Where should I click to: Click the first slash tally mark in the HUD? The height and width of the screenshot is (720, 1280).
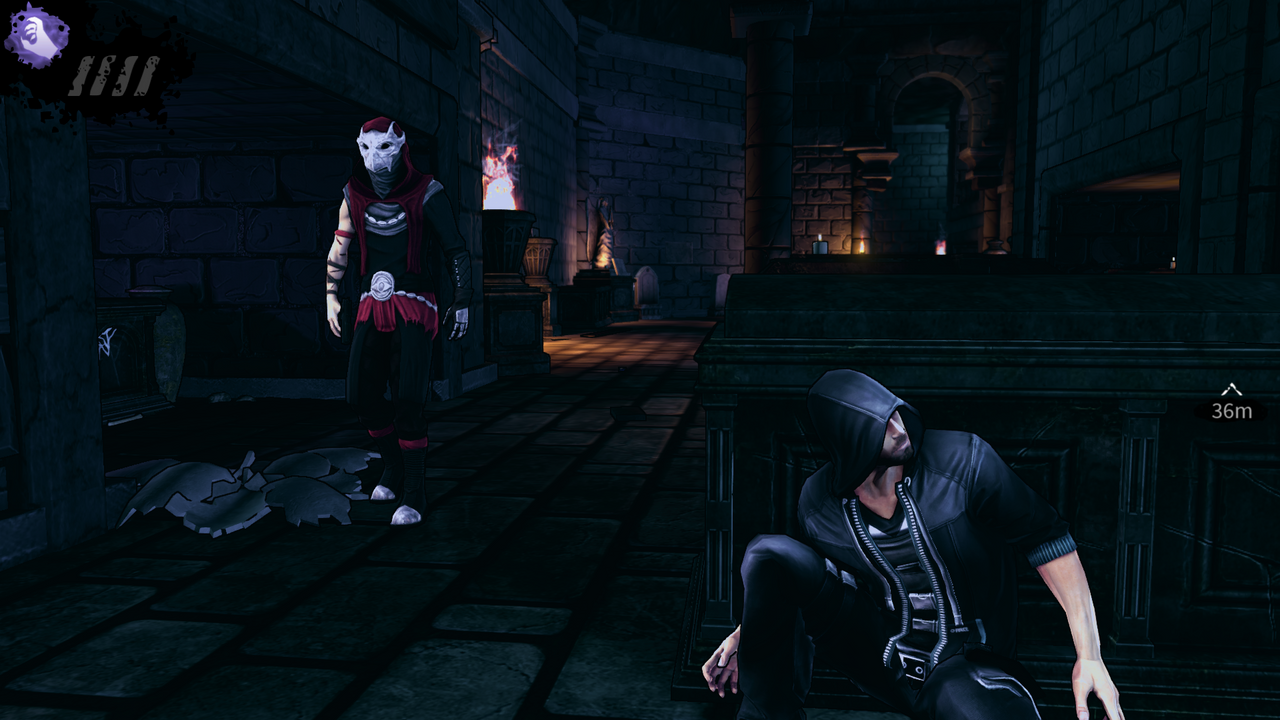coord(80,75)
